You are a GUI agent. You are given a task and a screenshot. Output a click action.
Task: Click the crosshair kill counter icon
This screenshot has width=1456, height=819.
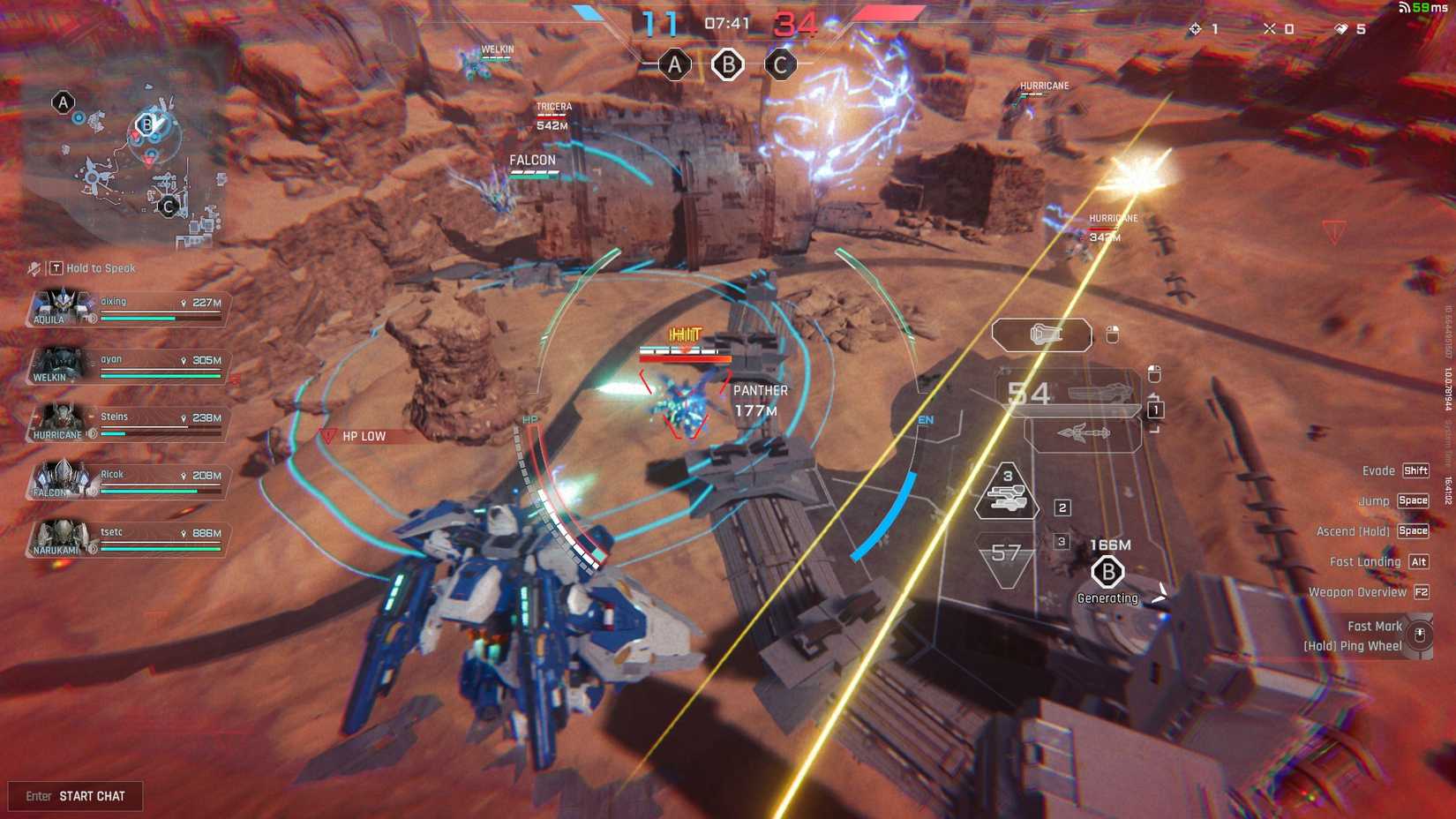1193,29
